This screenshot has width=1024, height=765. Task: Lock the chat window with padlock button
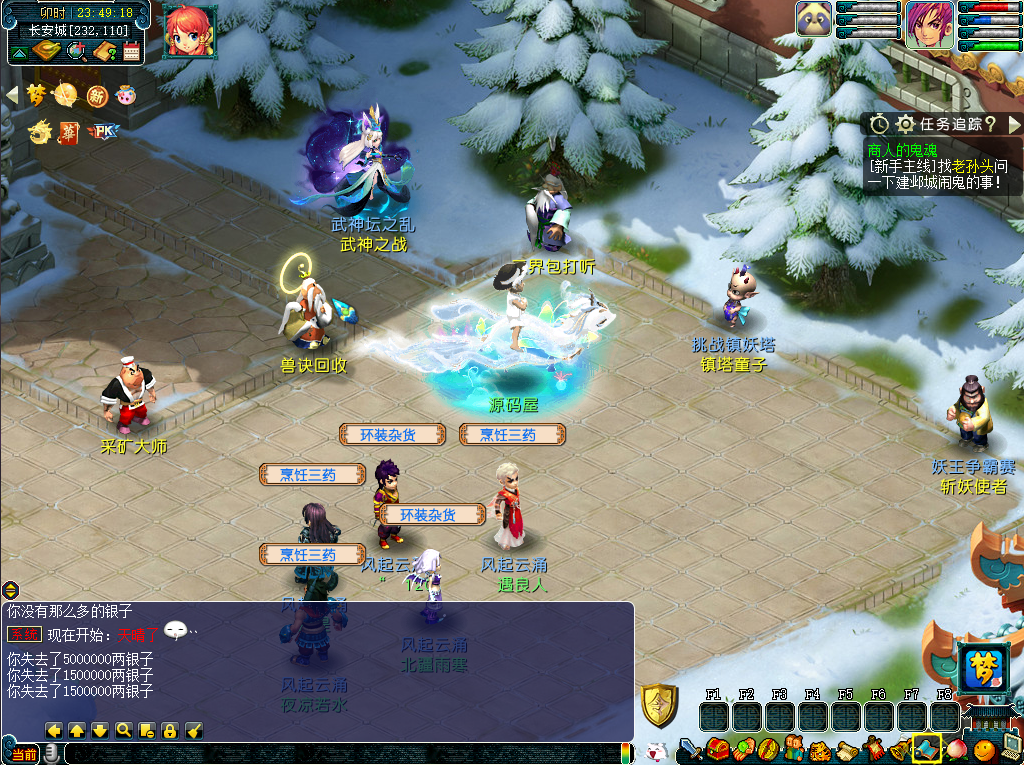pos(170,731)
